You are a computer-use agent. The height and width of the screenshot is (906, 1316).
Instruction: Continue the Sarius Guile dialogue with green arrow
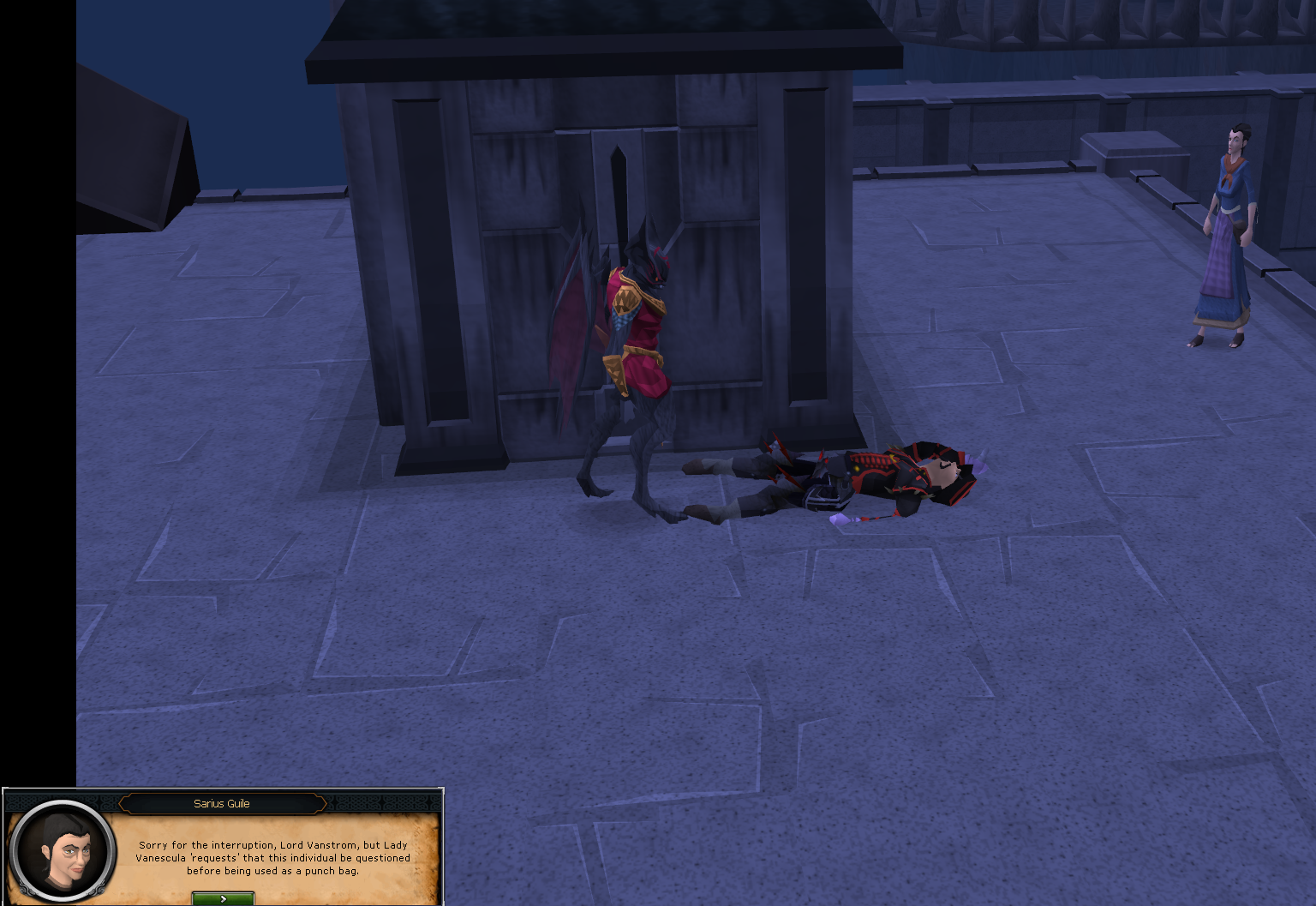tap(223, 898)
